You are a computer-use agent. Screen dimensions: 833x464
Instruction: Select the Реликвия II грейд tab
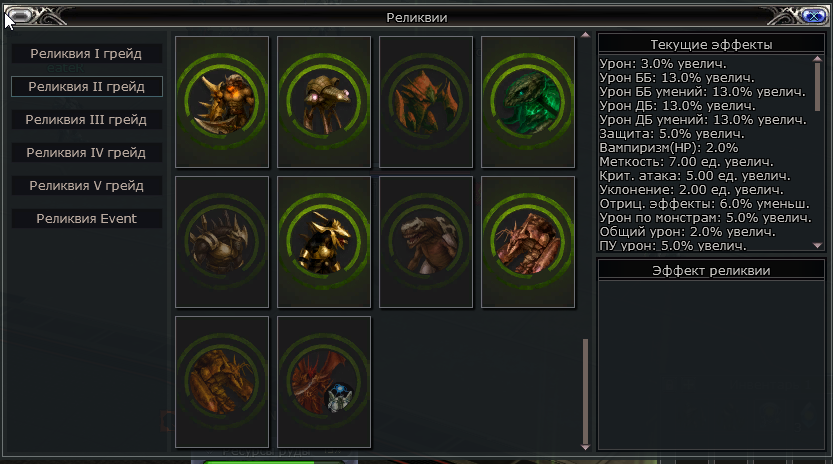(86, 87)
